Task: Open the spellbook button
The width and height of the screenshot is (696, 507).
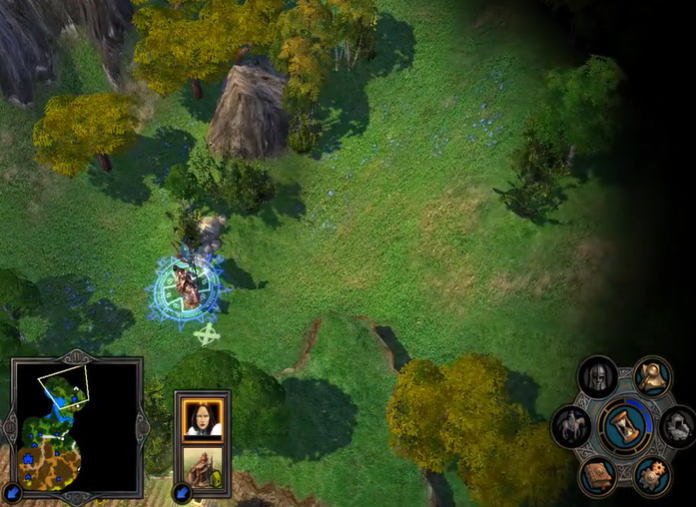Action: (x=598, y=475)
